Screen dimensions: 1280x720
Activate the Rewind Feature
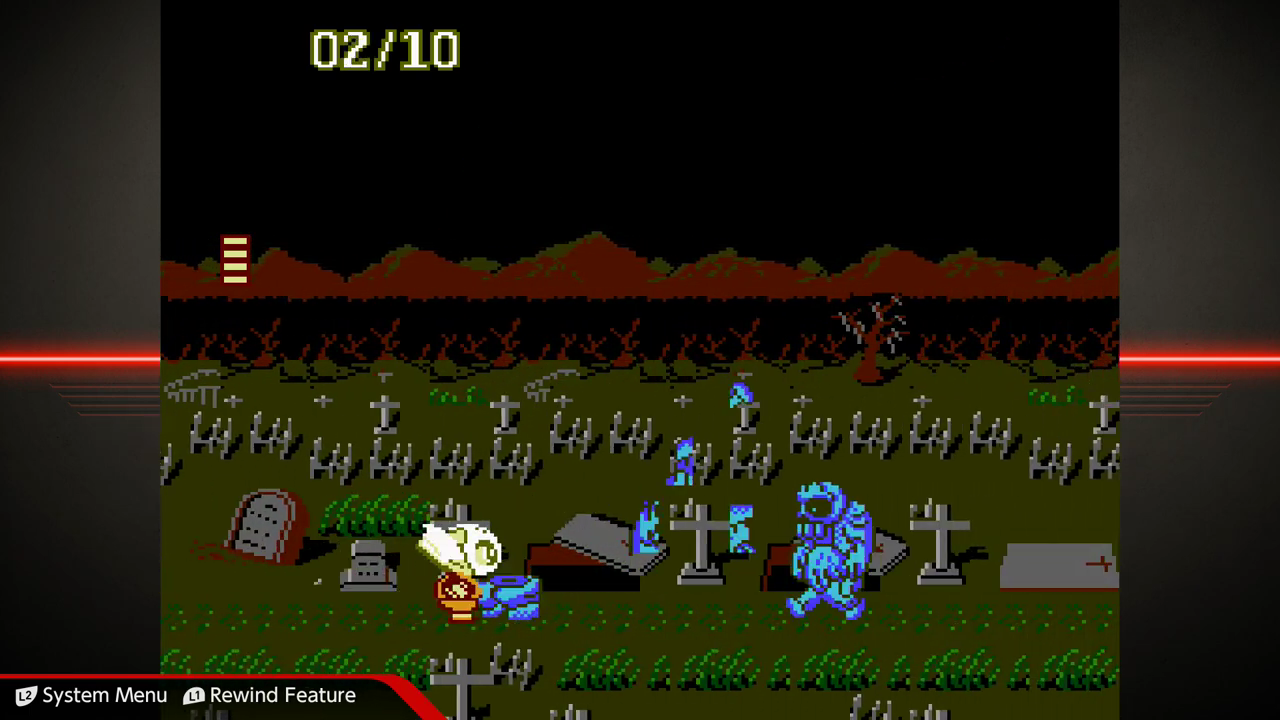coord(270,695)
